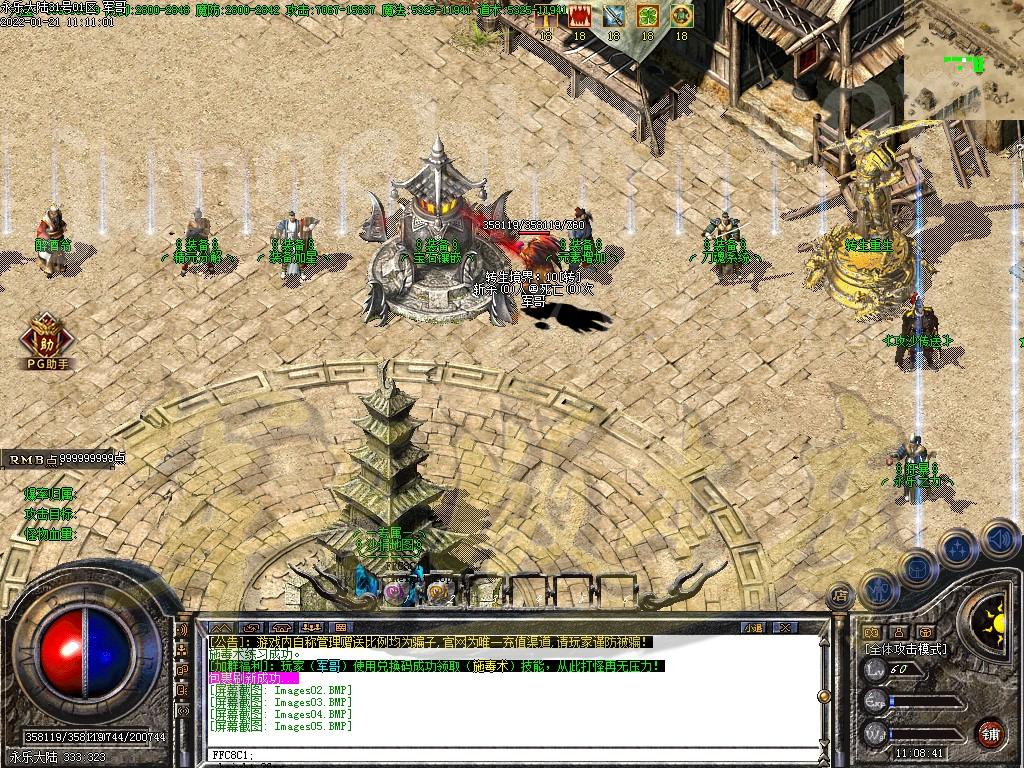Toggle the 全体攻击模式 attack mode label
Viewport: 1024px width, 768px height.
coord(906,649)
